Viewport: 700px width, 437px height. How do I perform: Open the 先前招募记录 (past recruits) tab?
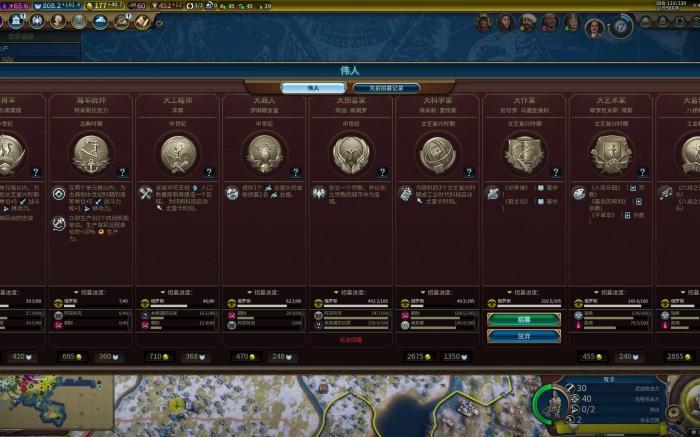[389, 88]
